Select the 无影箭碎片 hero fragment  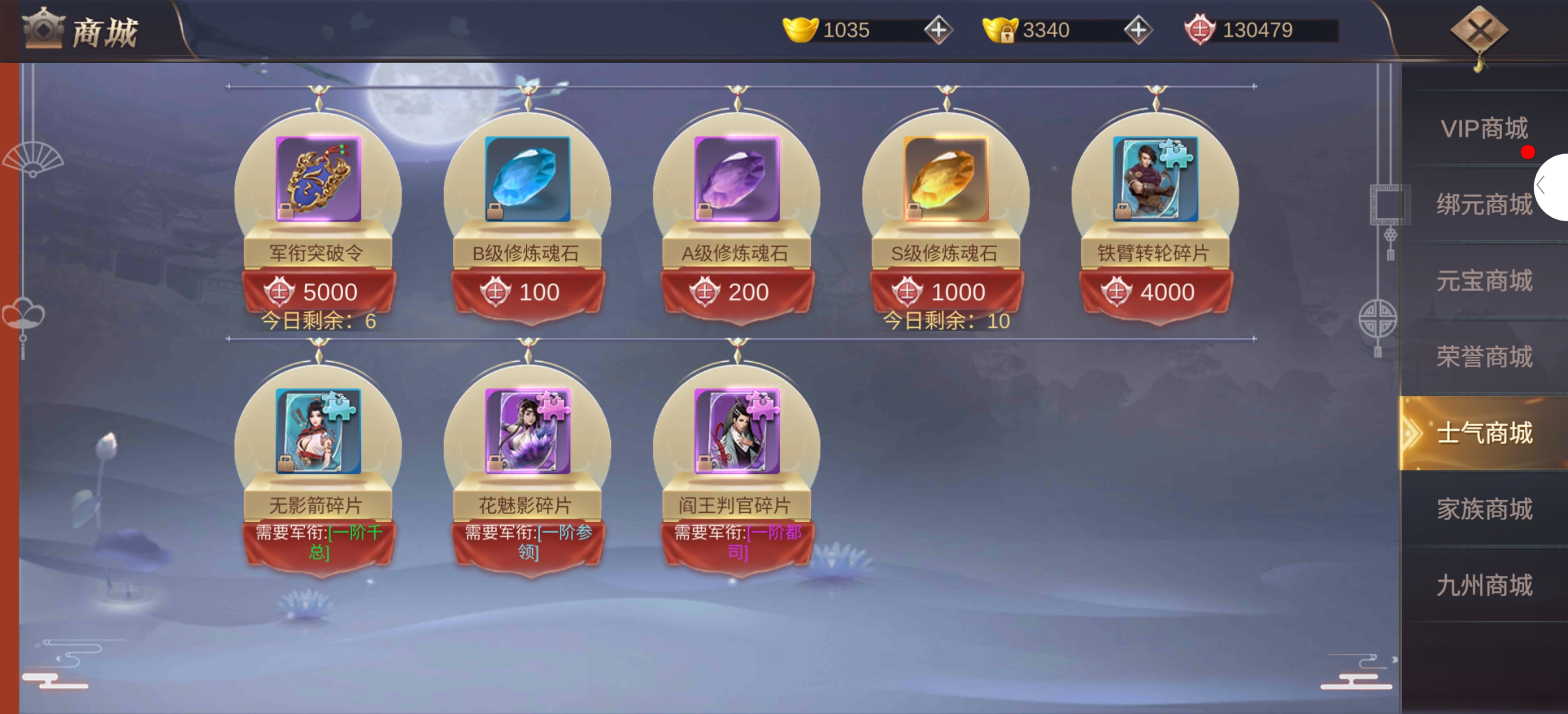pyautogui.click(x=318, y=431)
